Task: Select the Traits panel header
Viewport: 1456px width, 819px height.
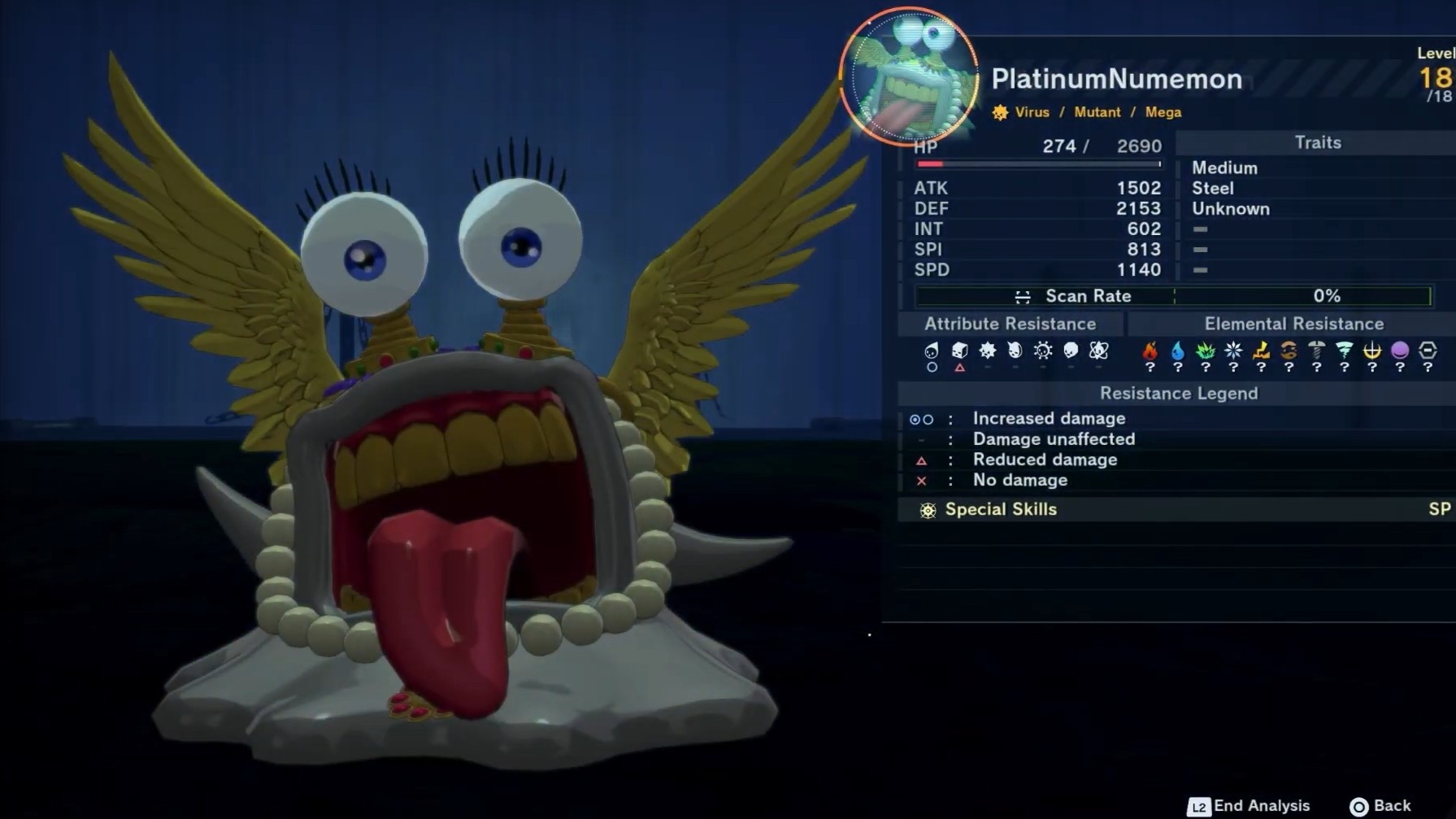Action: tap(1317, 143)
